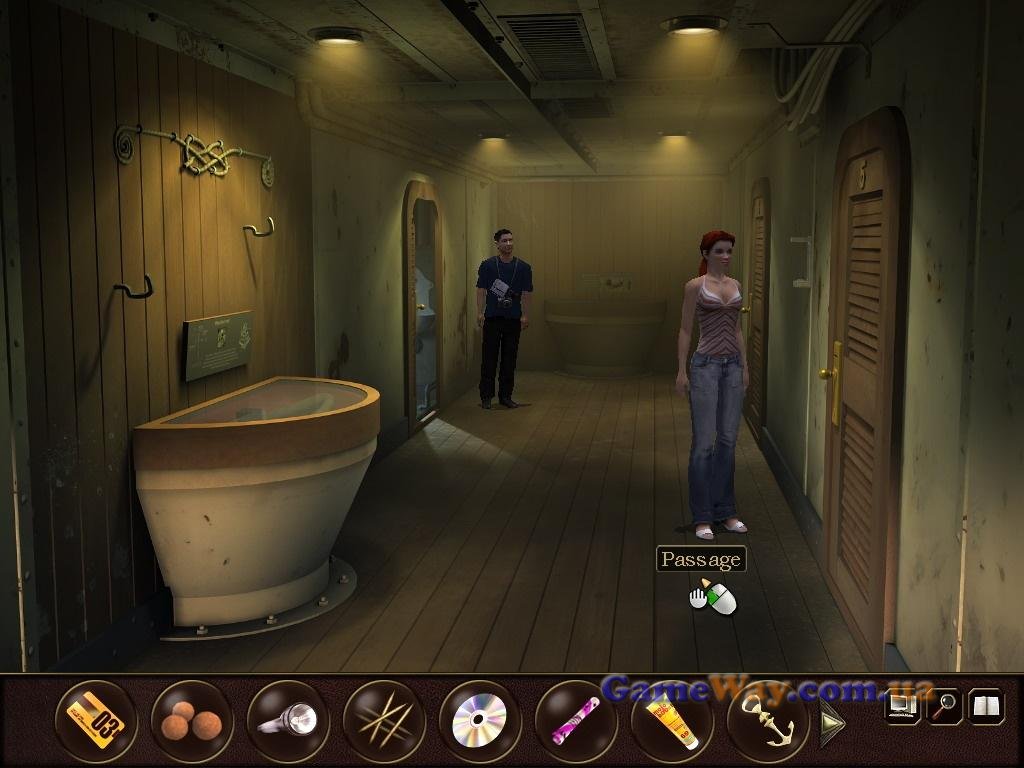Select the yellow glue tube
The width and height of the screenshot is (1024, 768).
coord(672,720)
